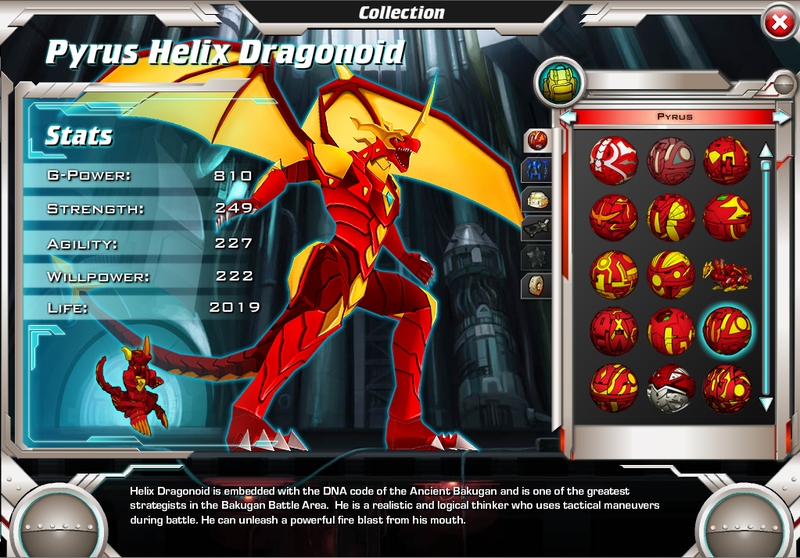Click the scroll down arrow in Bakugan list

tap(766, 403)
